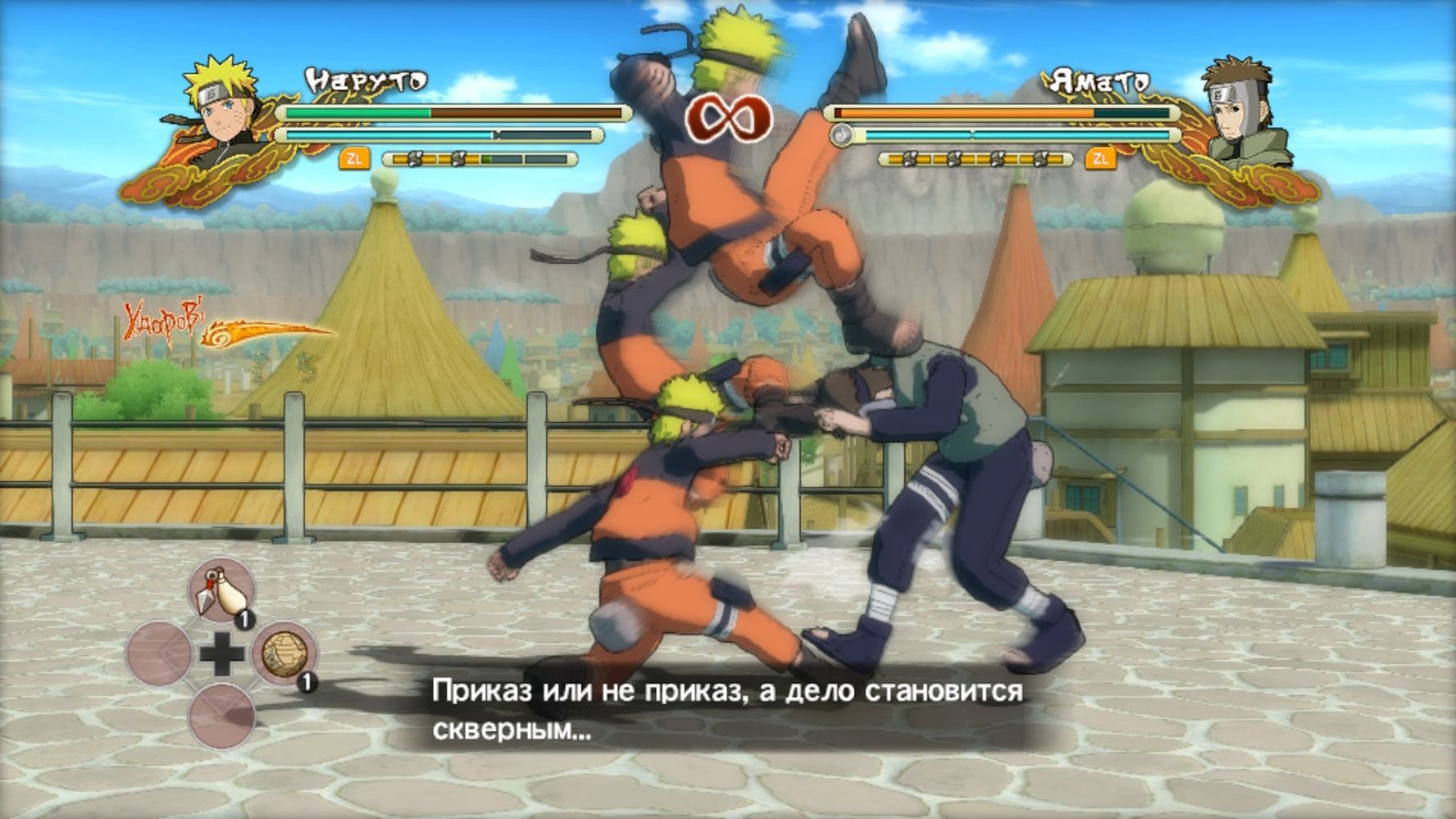Screen dimensions: 1456x819
Task: Select the kunai and pouch item slot
Action: point(221,590)
